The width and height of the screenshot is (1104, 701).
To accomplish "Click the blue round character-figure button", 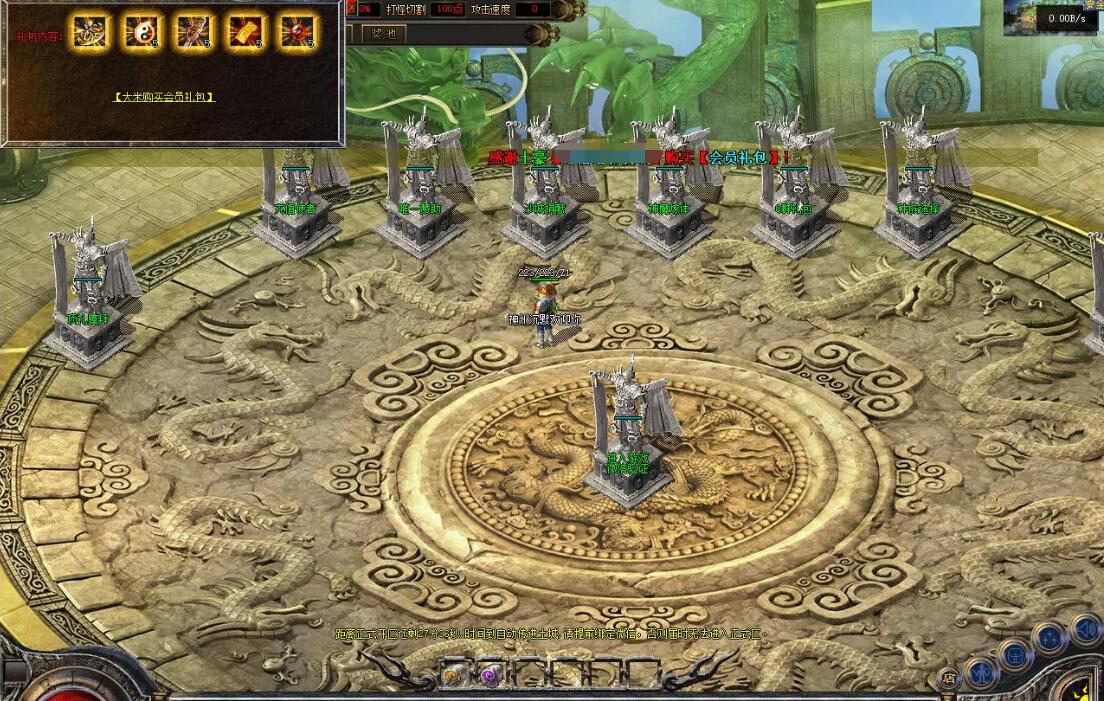I will pyautogui.click(x=982, y=671).
